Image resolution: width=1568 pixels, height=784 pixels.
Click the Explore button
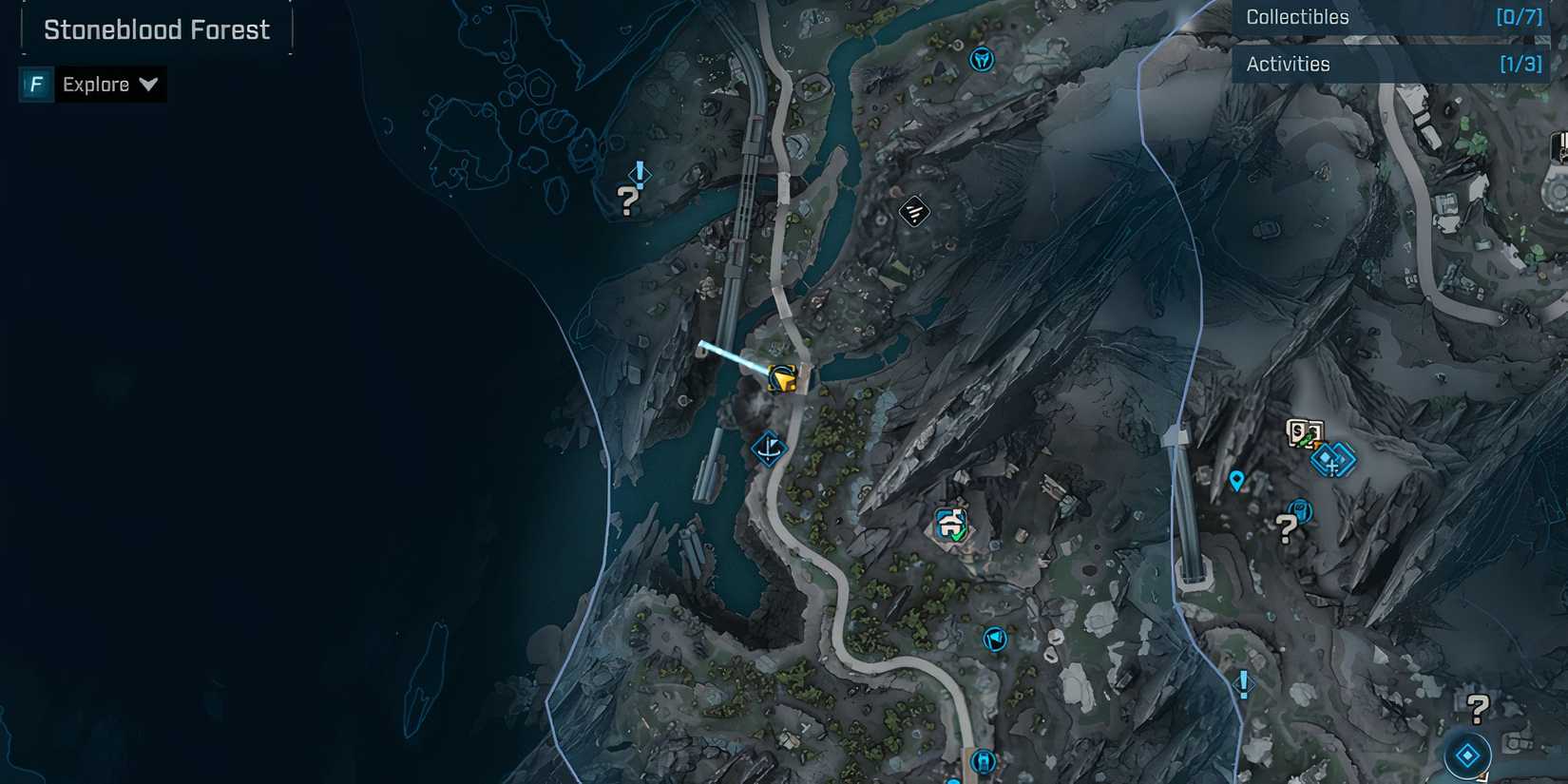point(95,84)
